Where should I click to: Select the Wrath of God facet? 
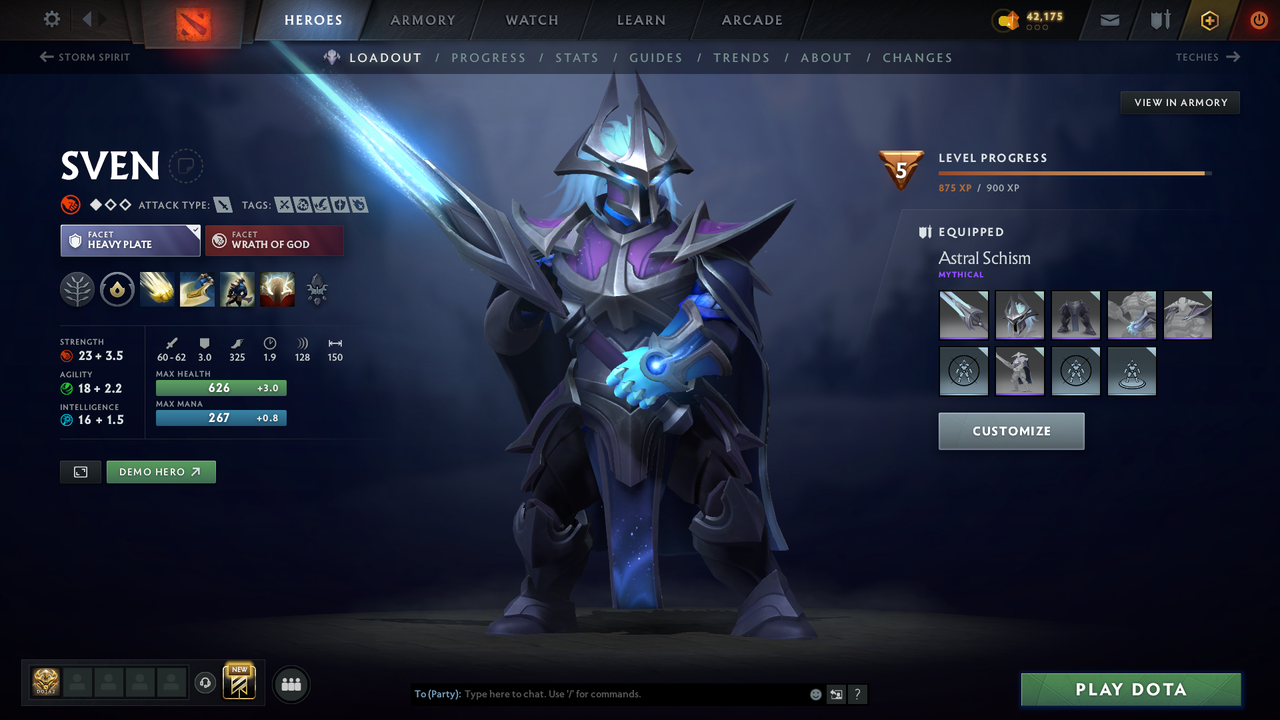(274, 240)
